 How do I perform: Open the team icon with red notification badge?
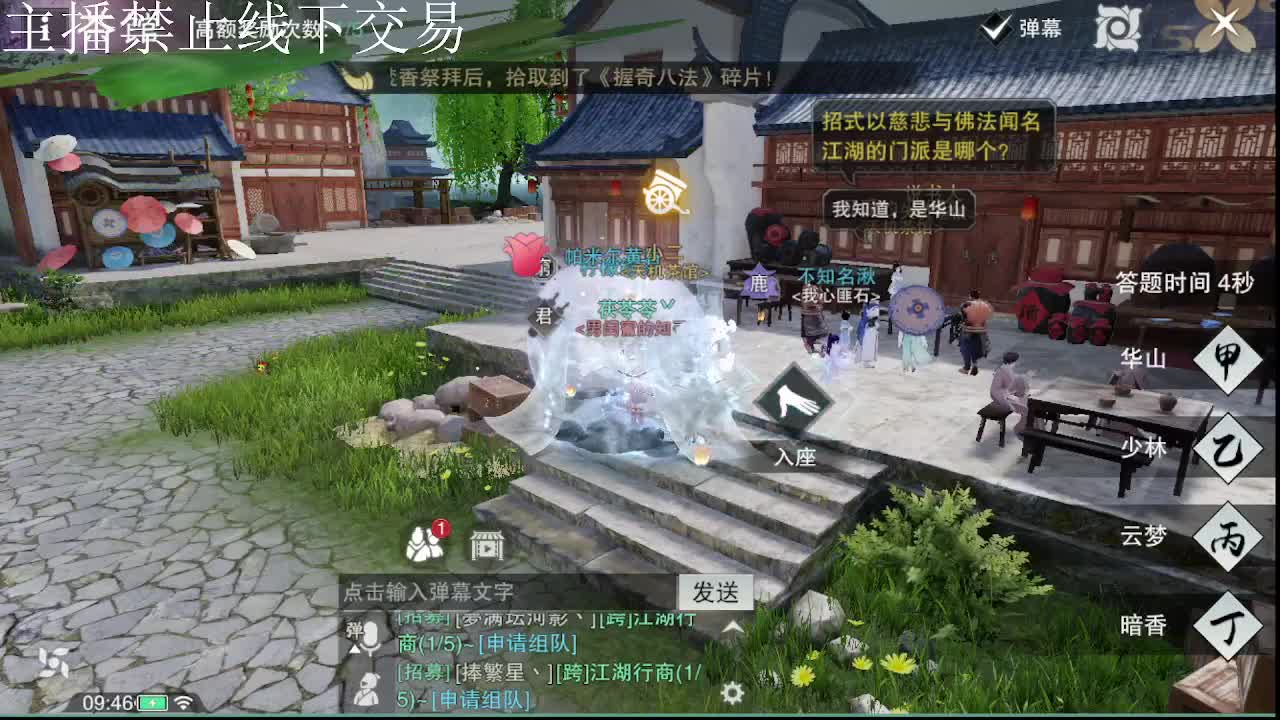(424, 545)
